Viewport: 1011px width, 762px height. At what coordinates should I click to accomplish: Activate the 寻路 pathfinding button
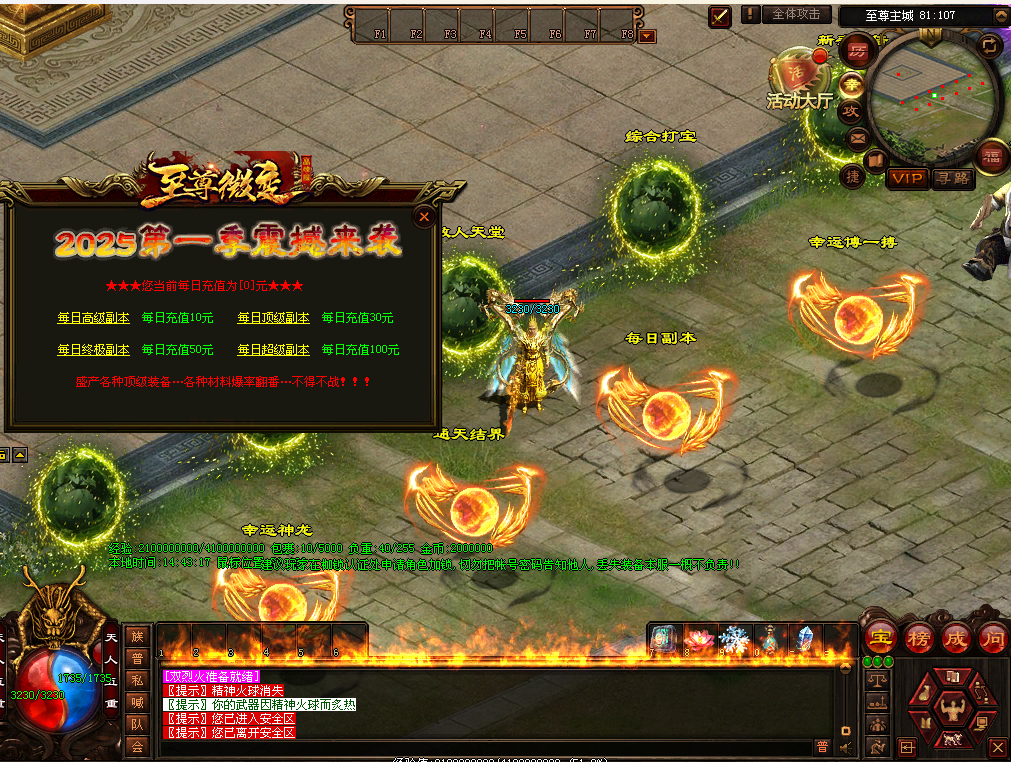coord(953,178)
